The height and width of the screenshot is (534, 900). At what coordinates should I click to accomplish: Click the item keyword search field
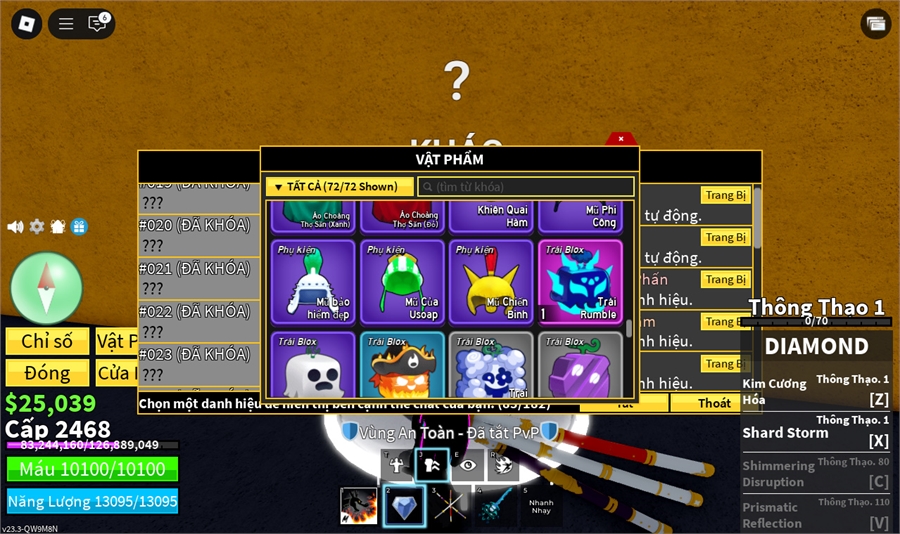click(526, 187)
